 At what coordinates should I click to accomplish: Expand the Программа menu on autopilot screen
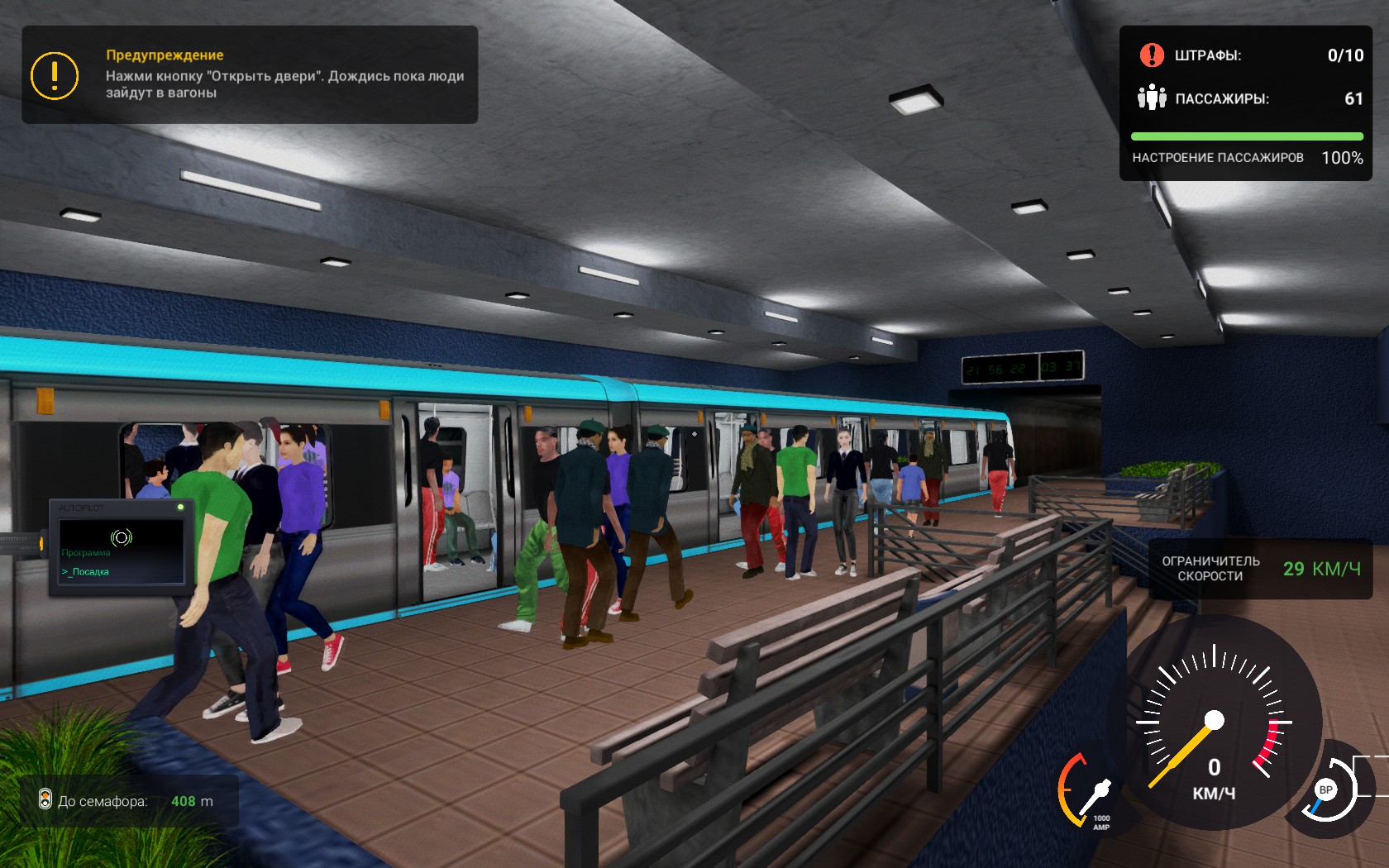pos(85,552)
